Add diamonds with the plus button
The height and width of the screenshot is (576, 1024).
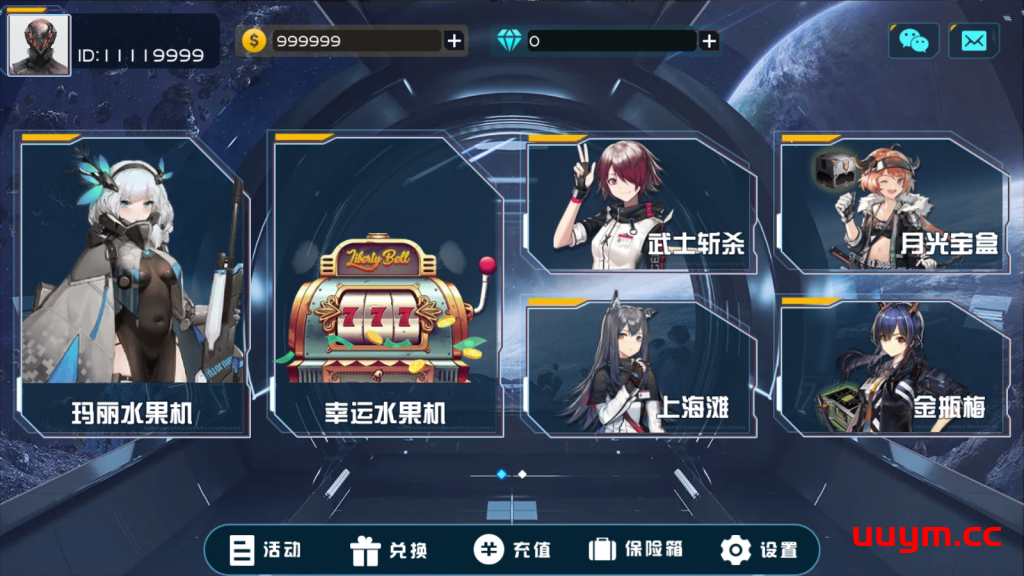click(709, 41)
